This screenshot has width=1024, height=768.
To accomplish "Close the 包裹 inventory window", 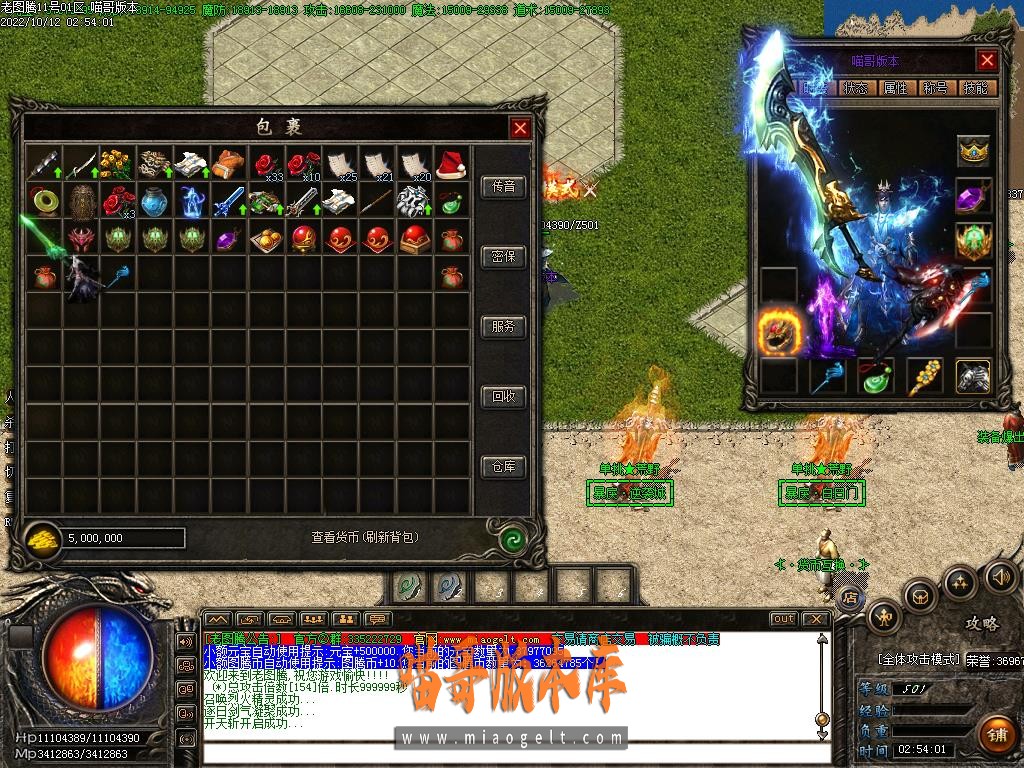I will click(x=520, y=127).
